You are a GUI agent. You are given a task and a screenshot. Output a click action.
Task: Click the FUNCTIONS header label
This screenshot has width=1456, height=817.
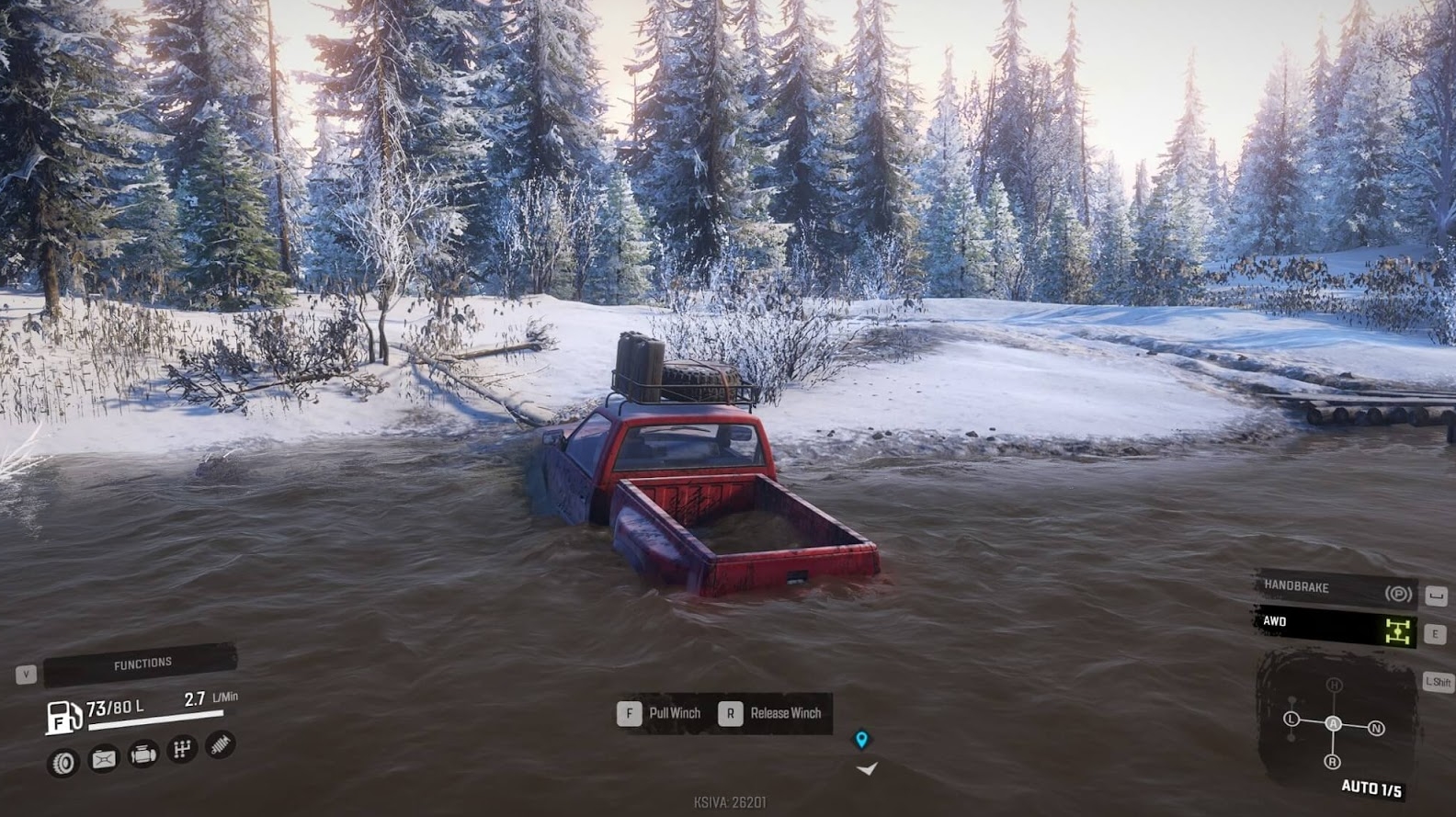[x=142, y=661]
